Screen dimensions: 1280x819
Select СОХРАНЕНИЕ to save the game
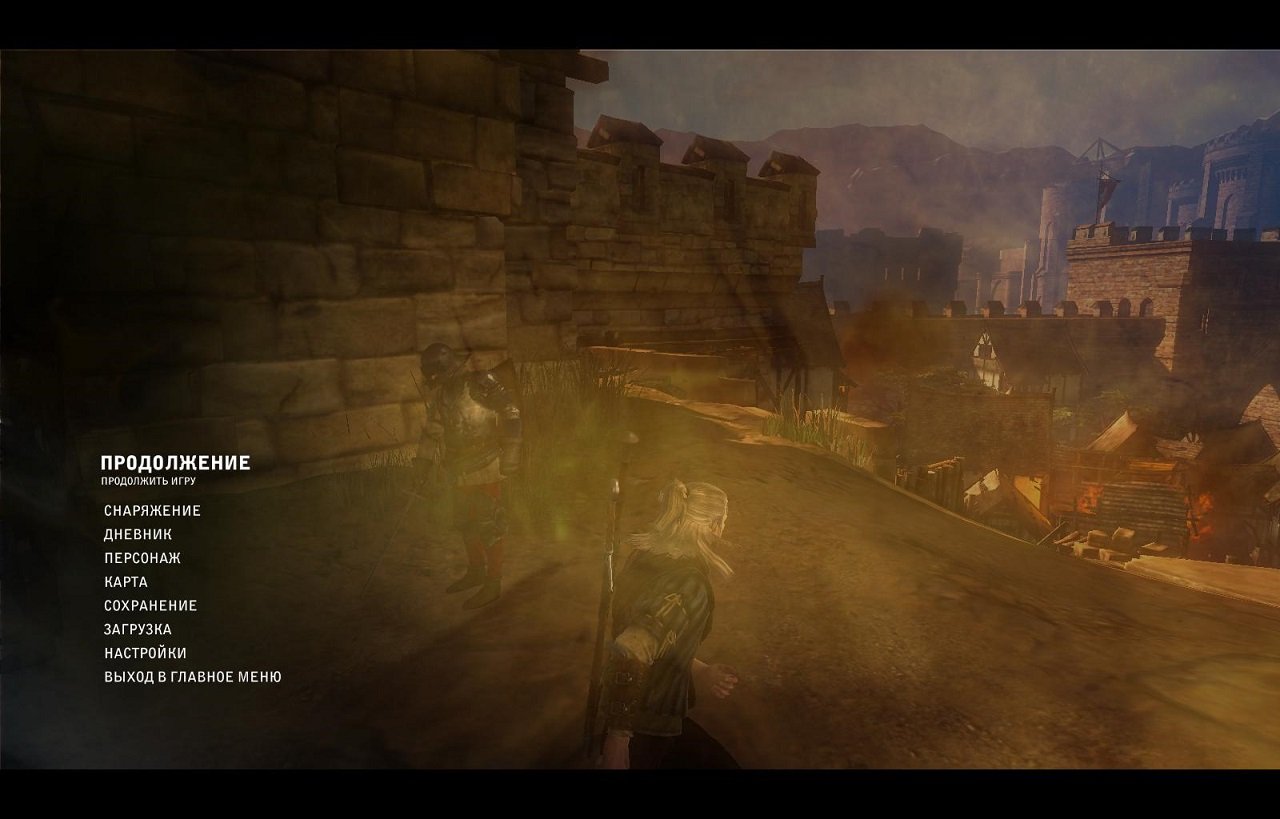(150, 605)
